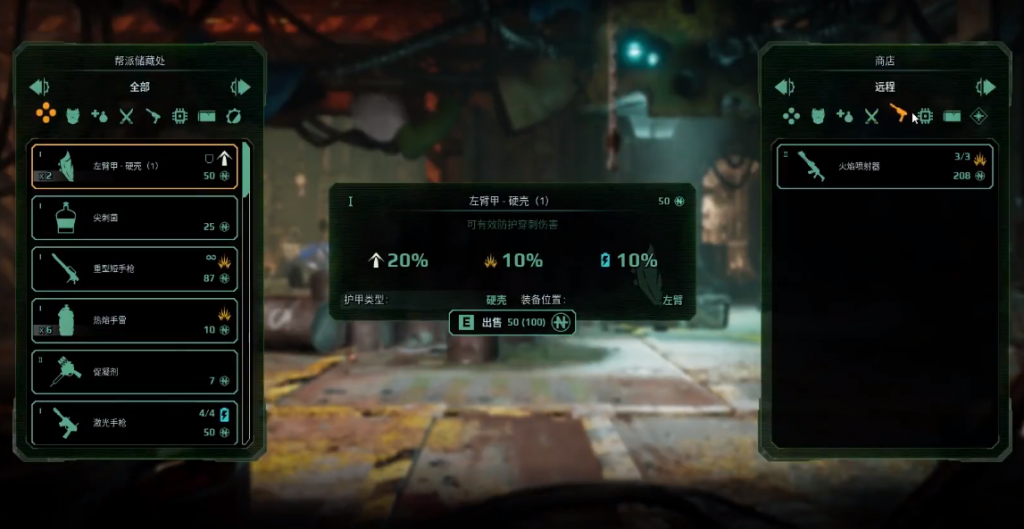Show all items in gang stash

(46, 115)
